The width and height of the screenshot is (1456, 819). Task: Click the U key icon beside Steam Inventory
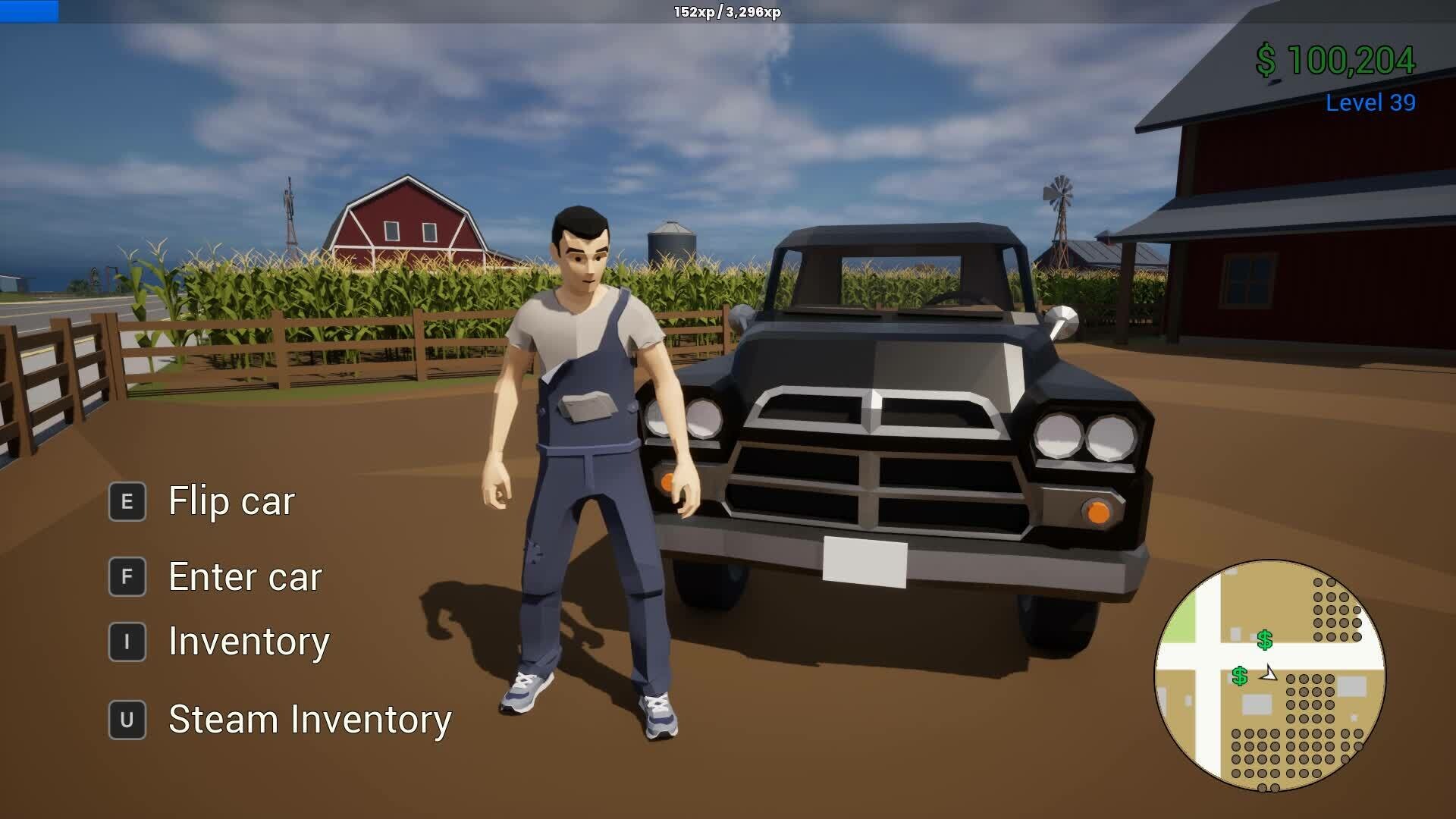pos(127,717)
